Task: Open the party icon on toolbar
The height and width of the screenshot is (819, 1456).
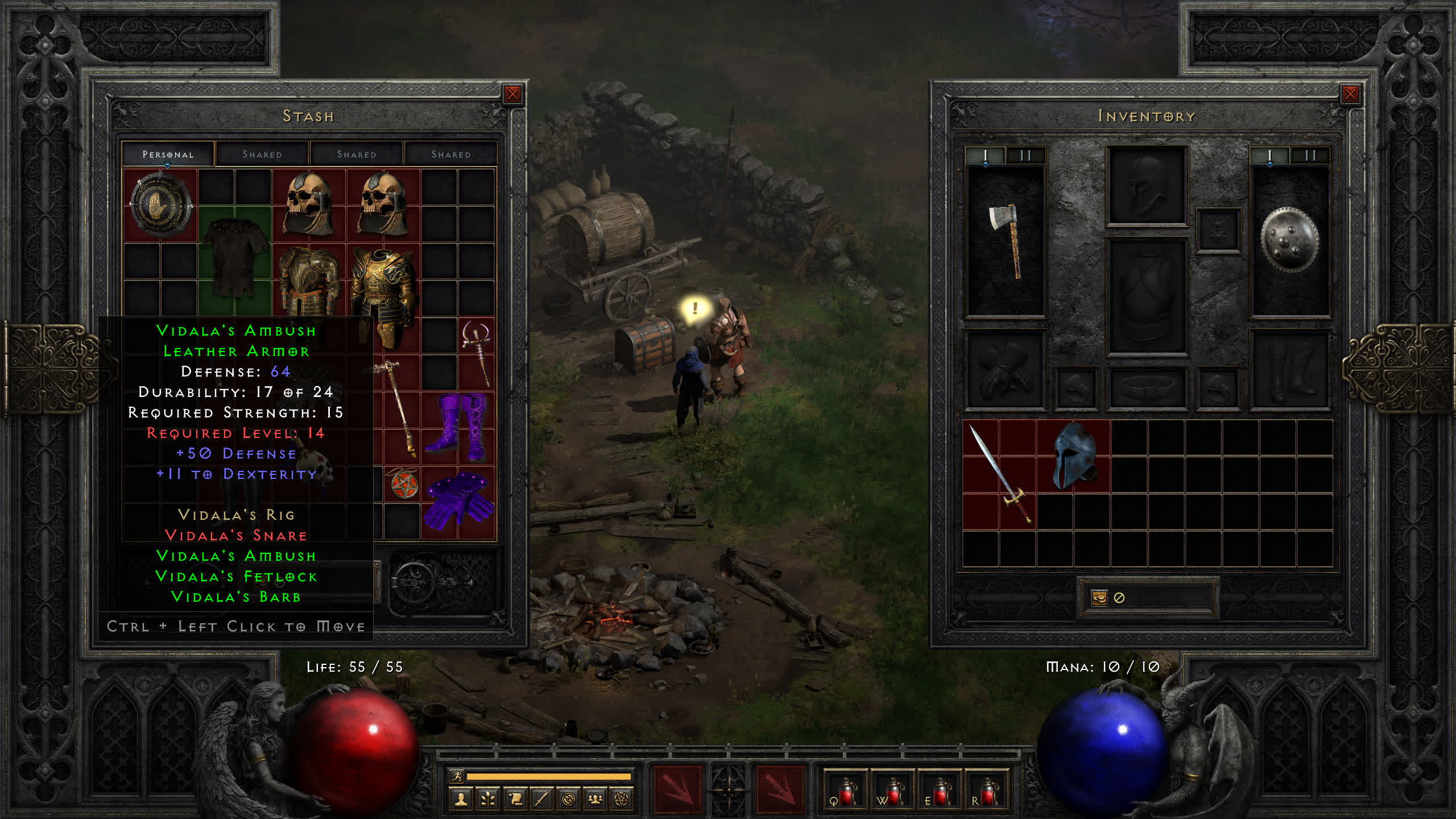Action: click(x=595, y=800)
